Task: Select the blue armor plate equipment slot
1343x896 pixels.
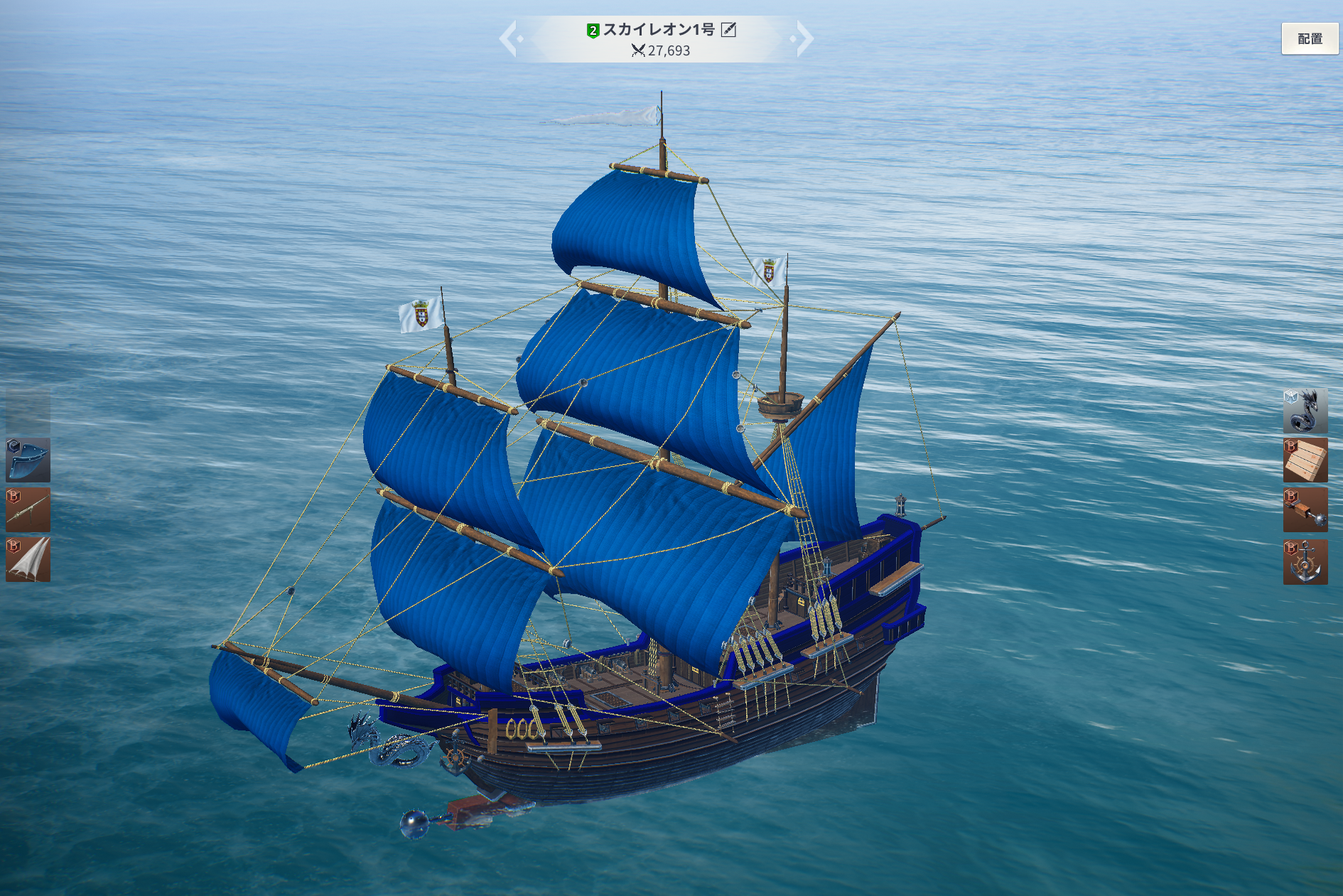Action: coord(28,460)
